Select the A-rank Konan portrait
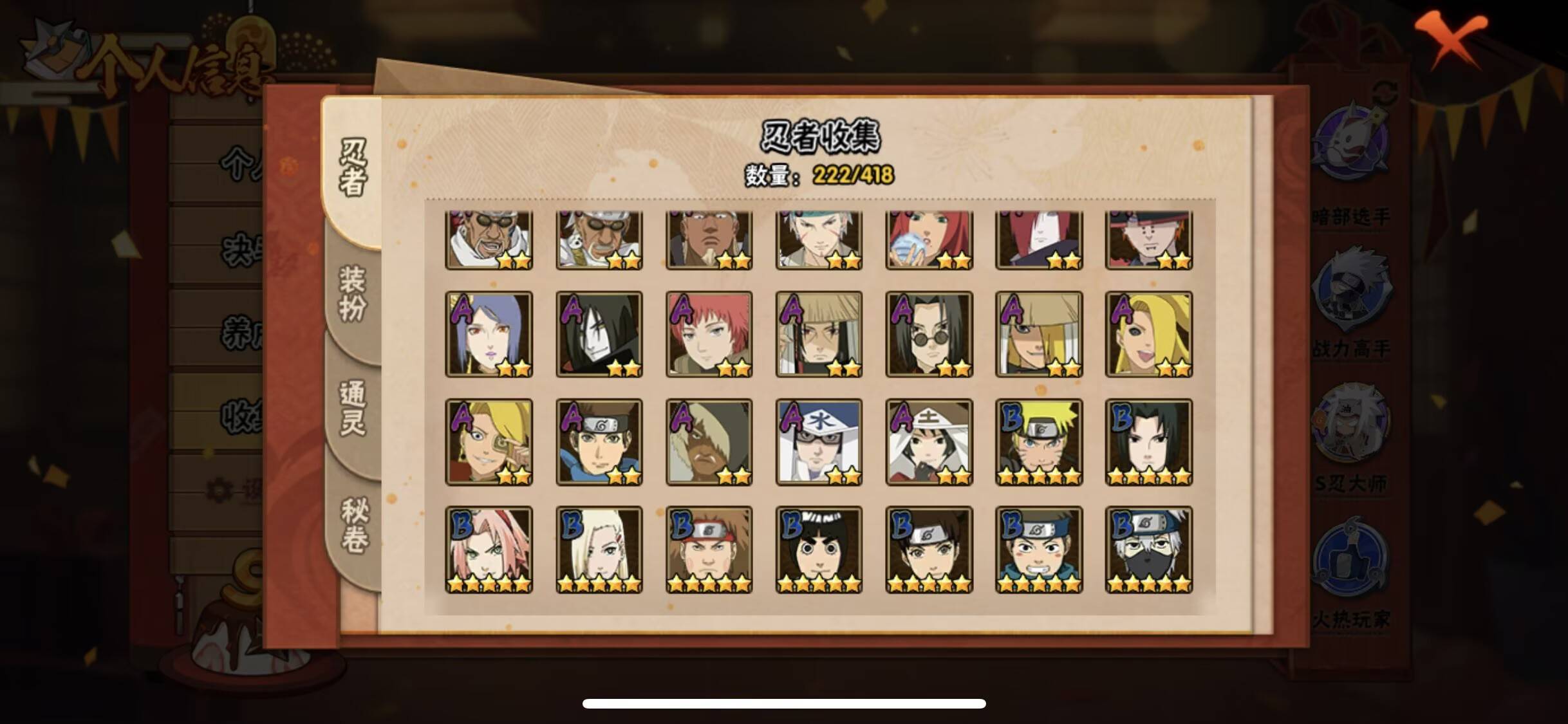 click(x=490, y=335)
